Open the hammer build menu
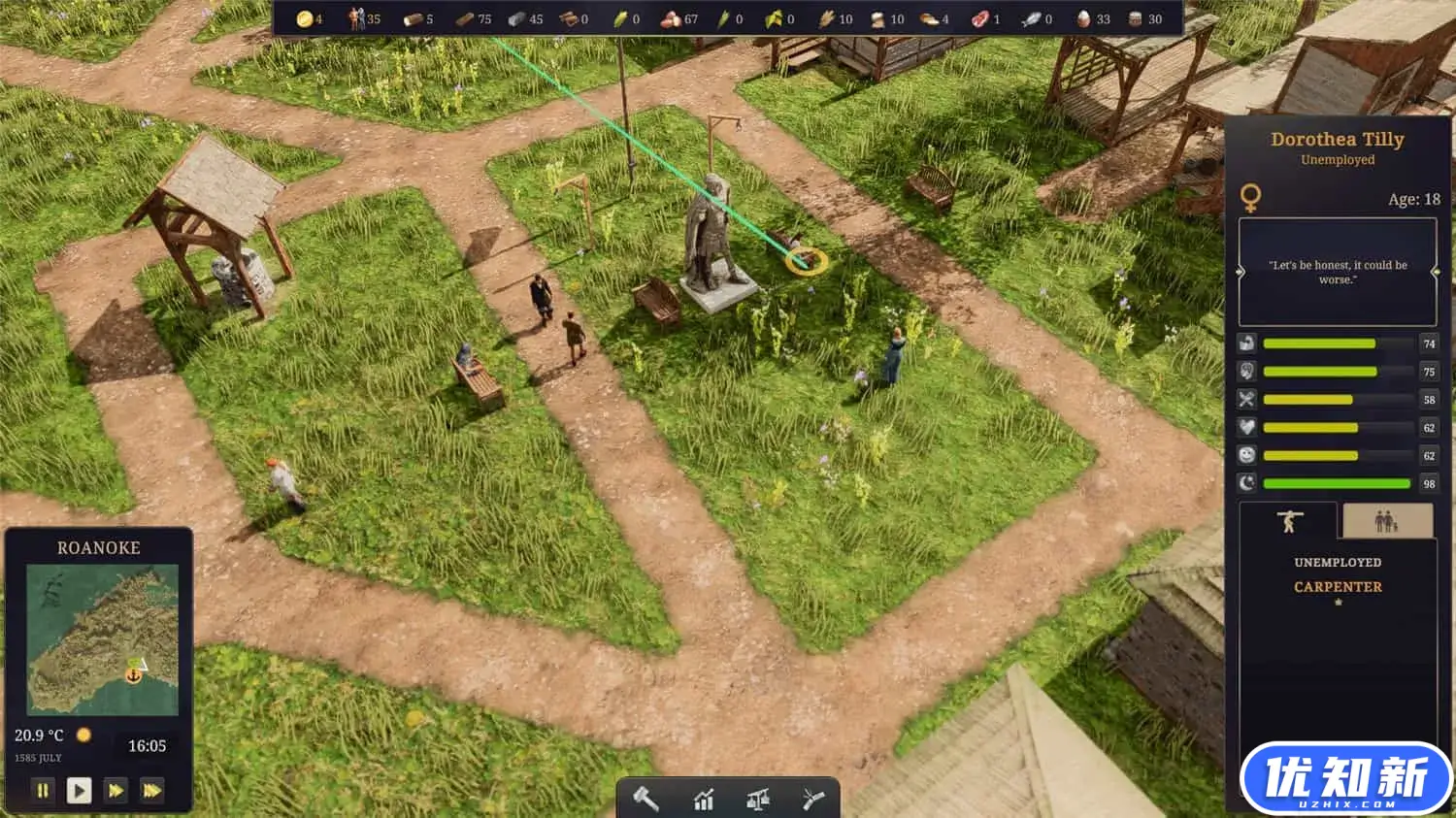 pos(646,800)
